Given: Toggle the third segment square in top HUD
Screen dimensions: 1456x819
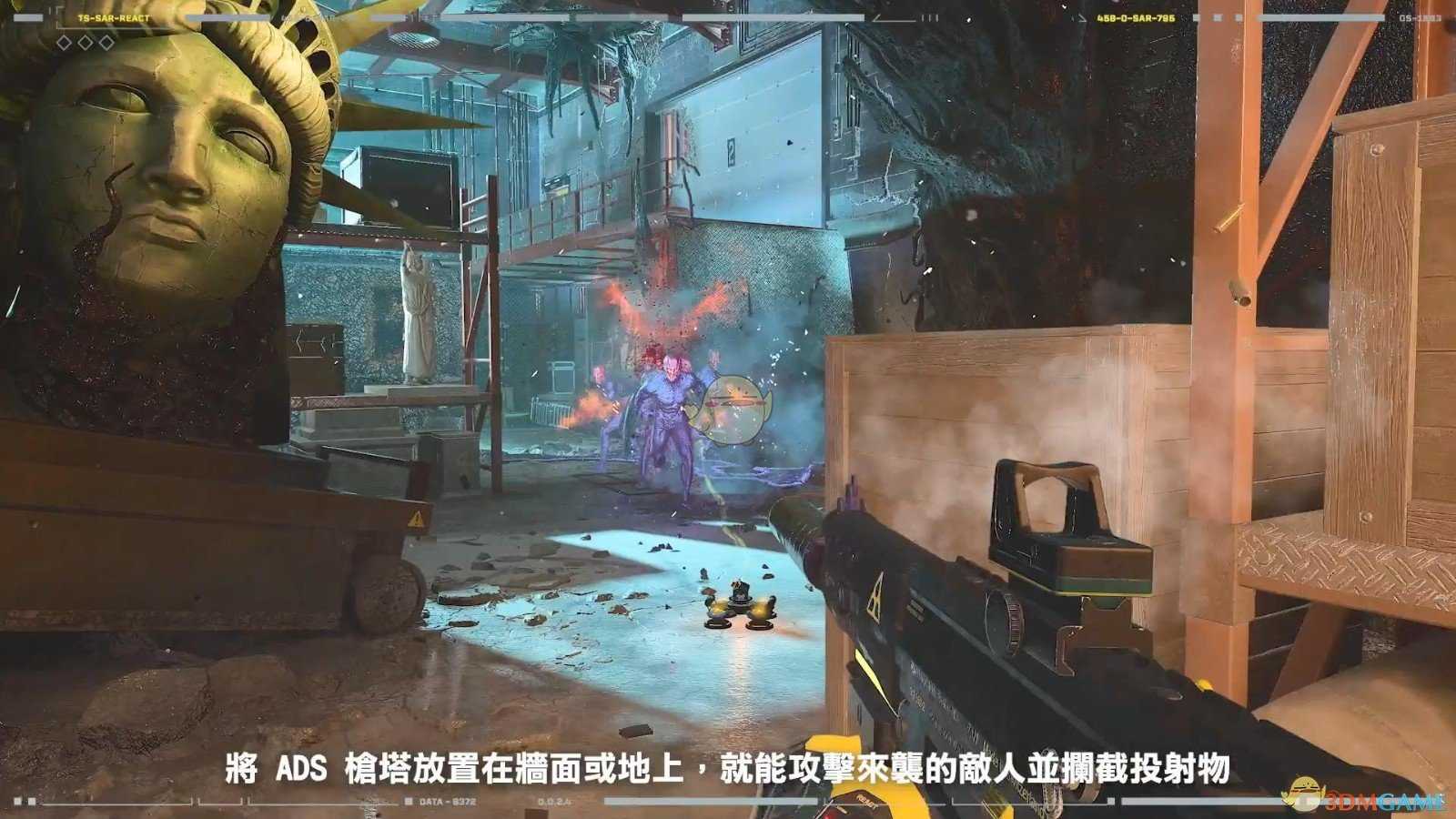Looking at the screenshot, I should (x=1238, y=19).
